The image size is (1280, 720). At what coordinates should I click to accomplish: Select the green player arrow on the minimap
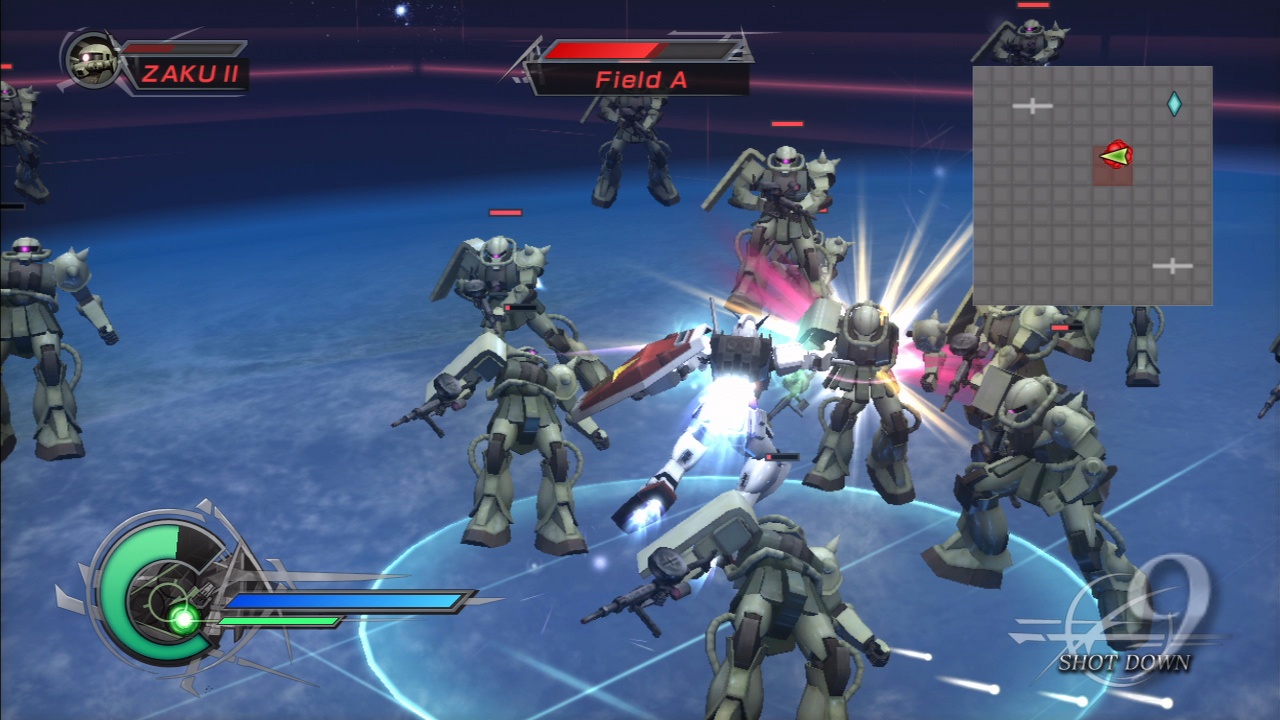[1113, 158]
